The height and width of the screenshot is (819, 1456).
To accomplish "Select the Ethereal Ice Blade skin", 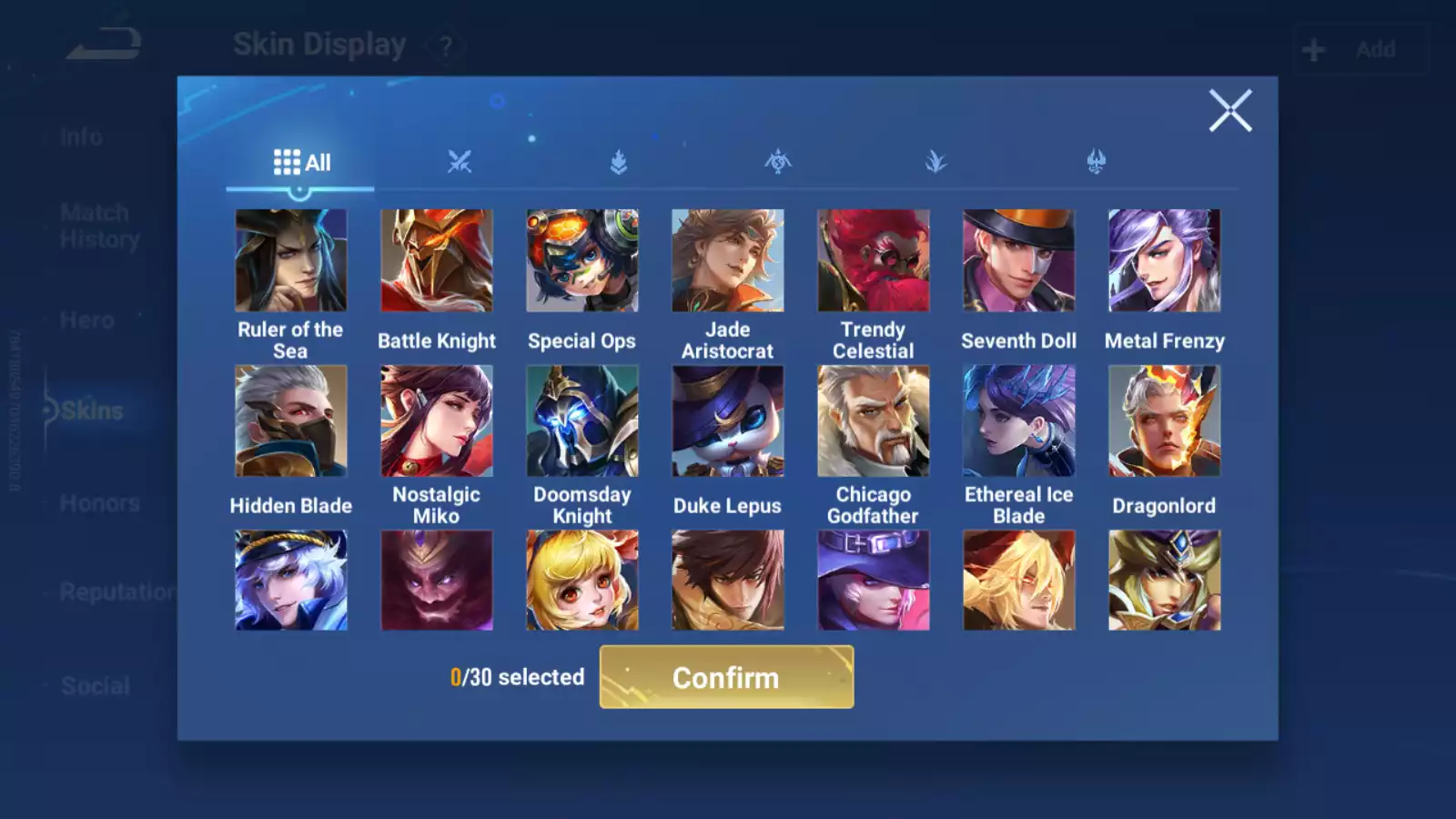I will [1018, 420].
